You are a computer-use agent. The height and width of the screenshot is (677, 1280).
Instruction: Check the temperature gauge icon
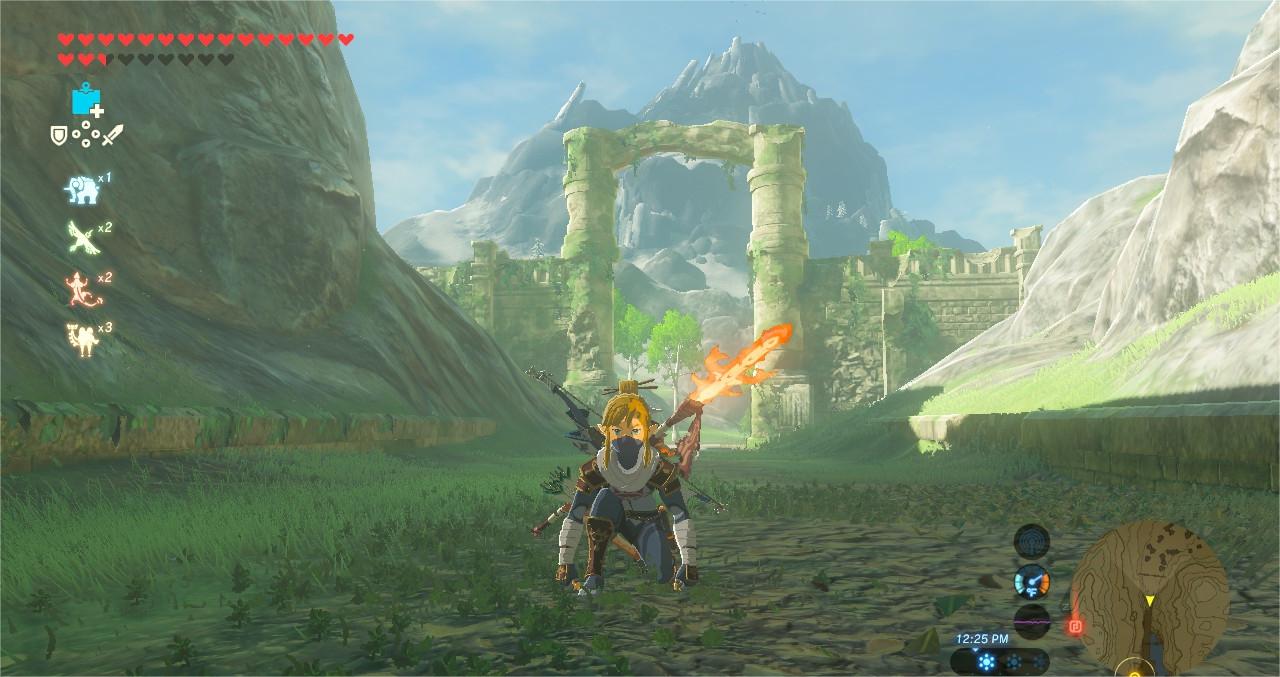(1031, 581)
